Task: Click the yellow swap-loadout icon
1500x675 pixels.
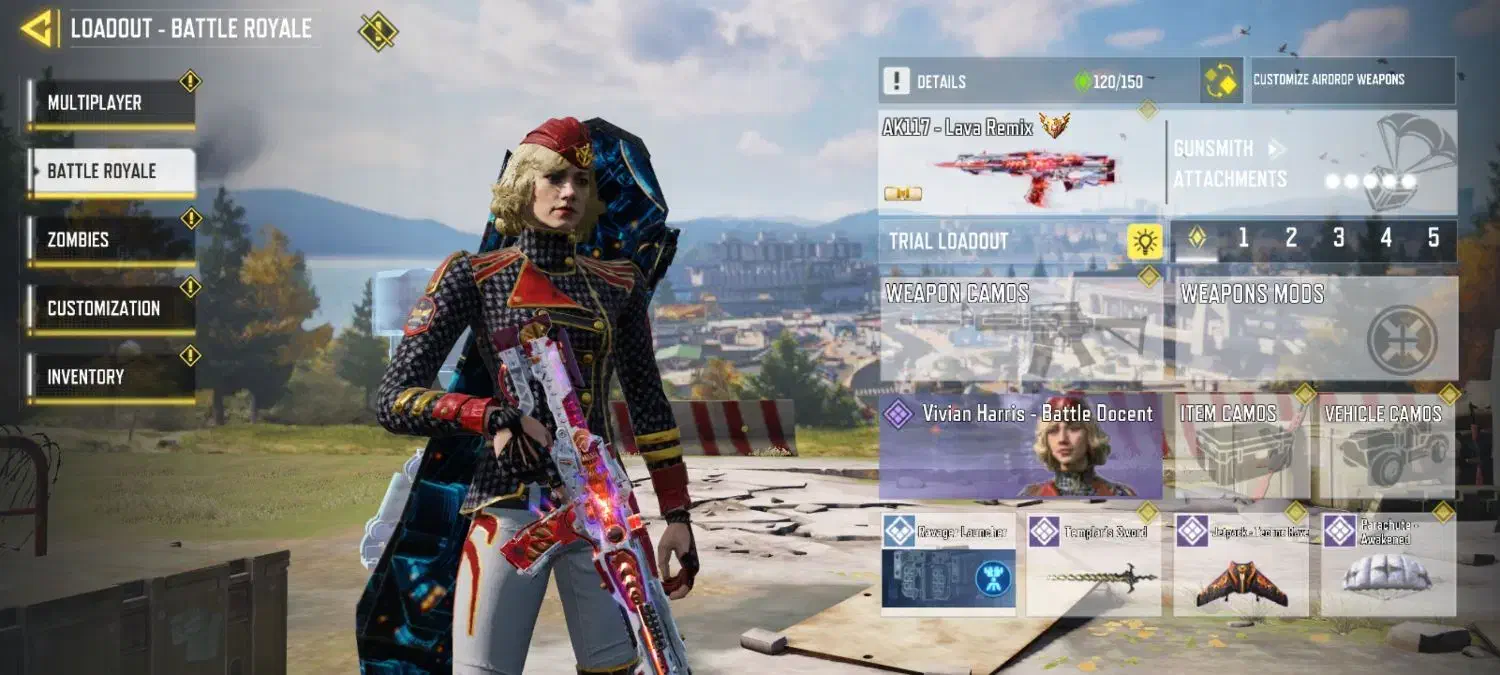Action: pyautogui.click(x=1221, y=81)
